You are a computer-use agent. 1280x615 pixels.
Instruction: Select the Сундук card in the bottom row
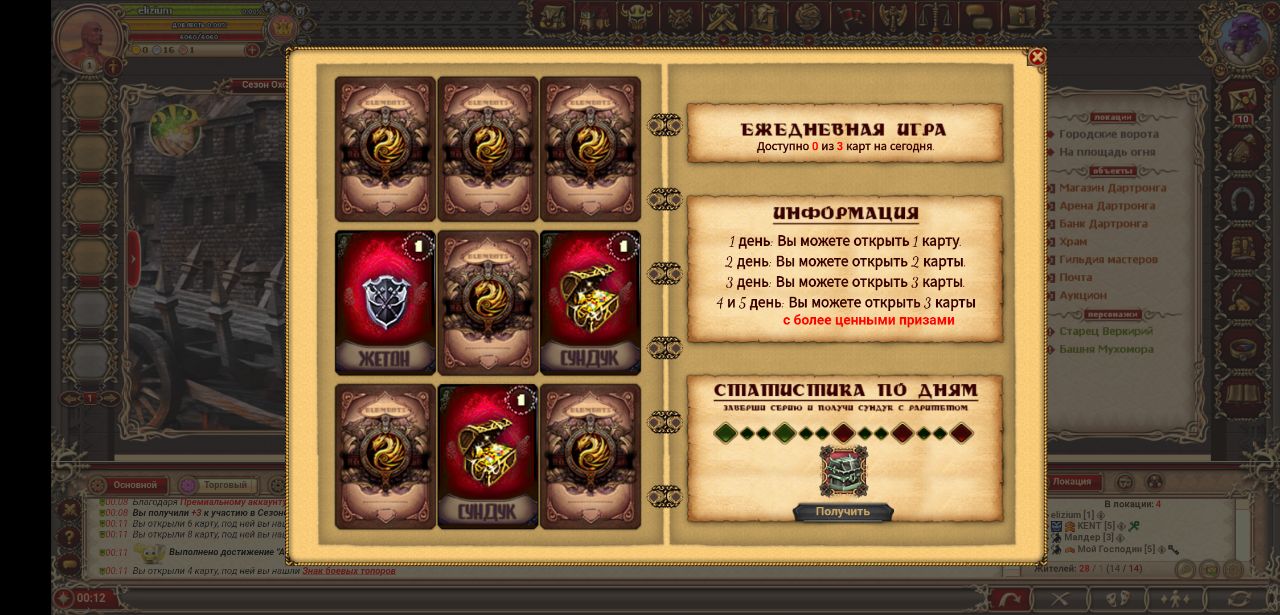[487, 456]
